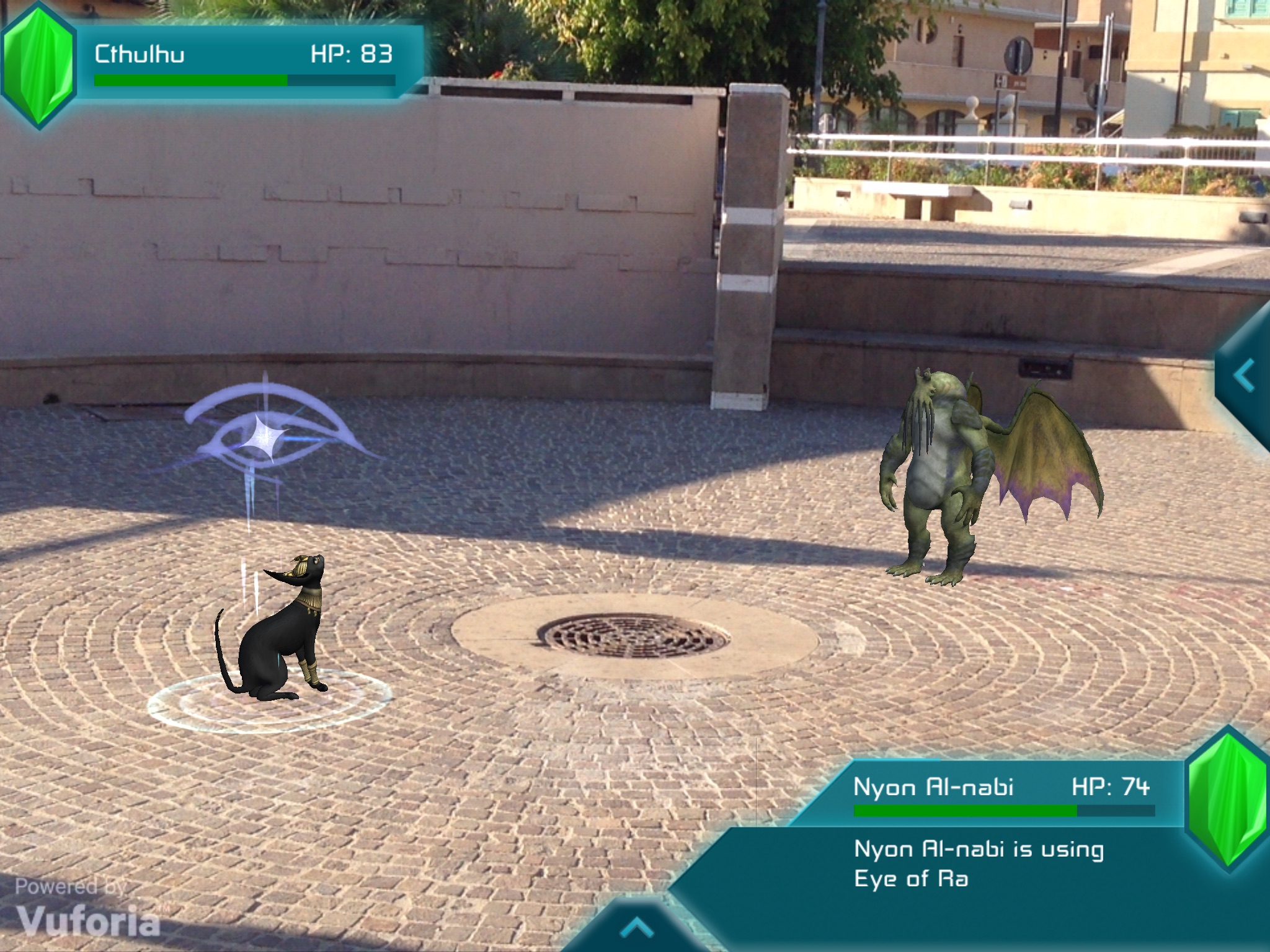
Task: Expand the side panel with the left arrow
Action: pyautogui.click(x=1245, y=376)
